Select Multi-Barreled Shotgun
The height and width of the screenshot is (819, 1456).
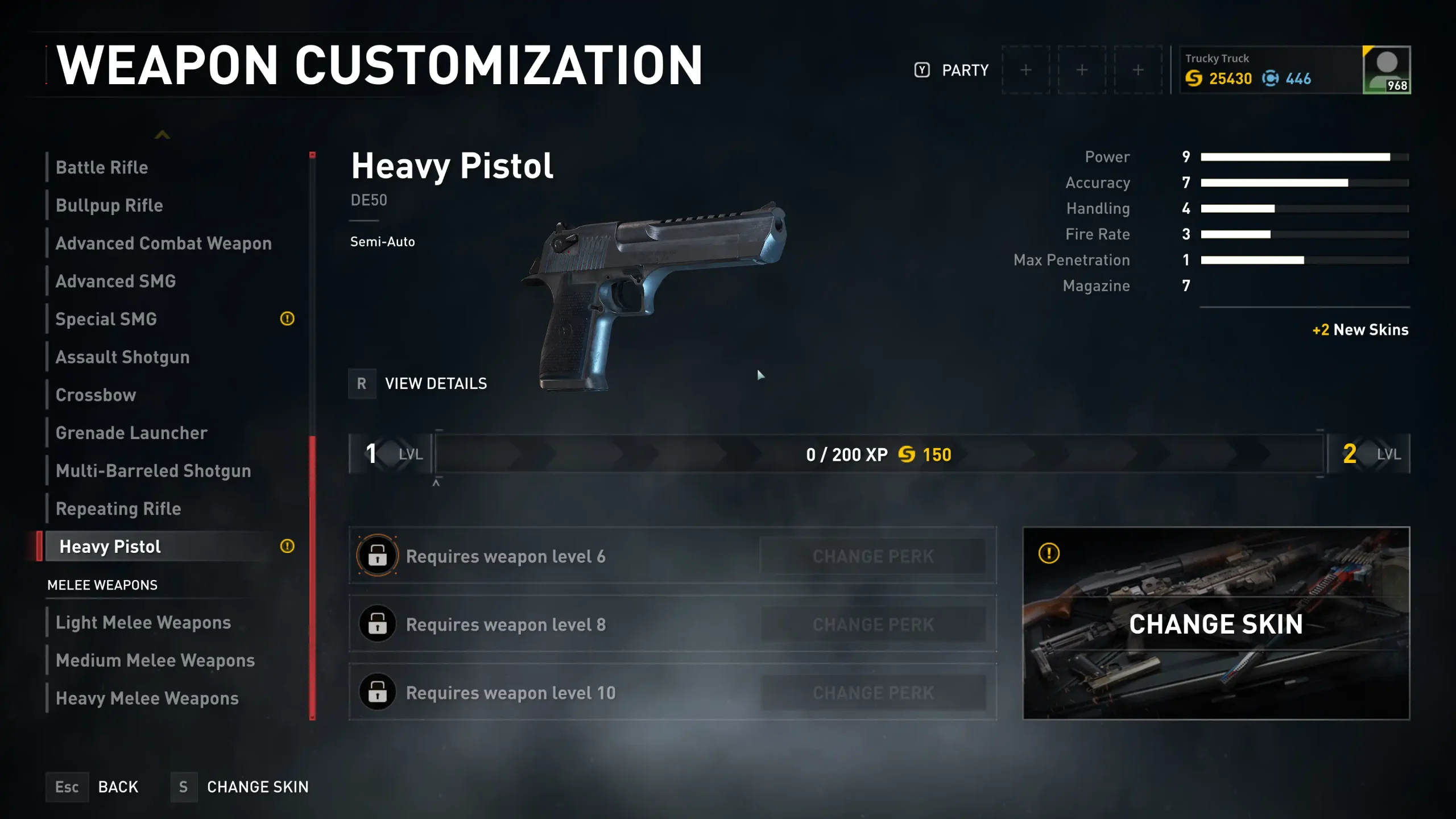click(154, 471)
